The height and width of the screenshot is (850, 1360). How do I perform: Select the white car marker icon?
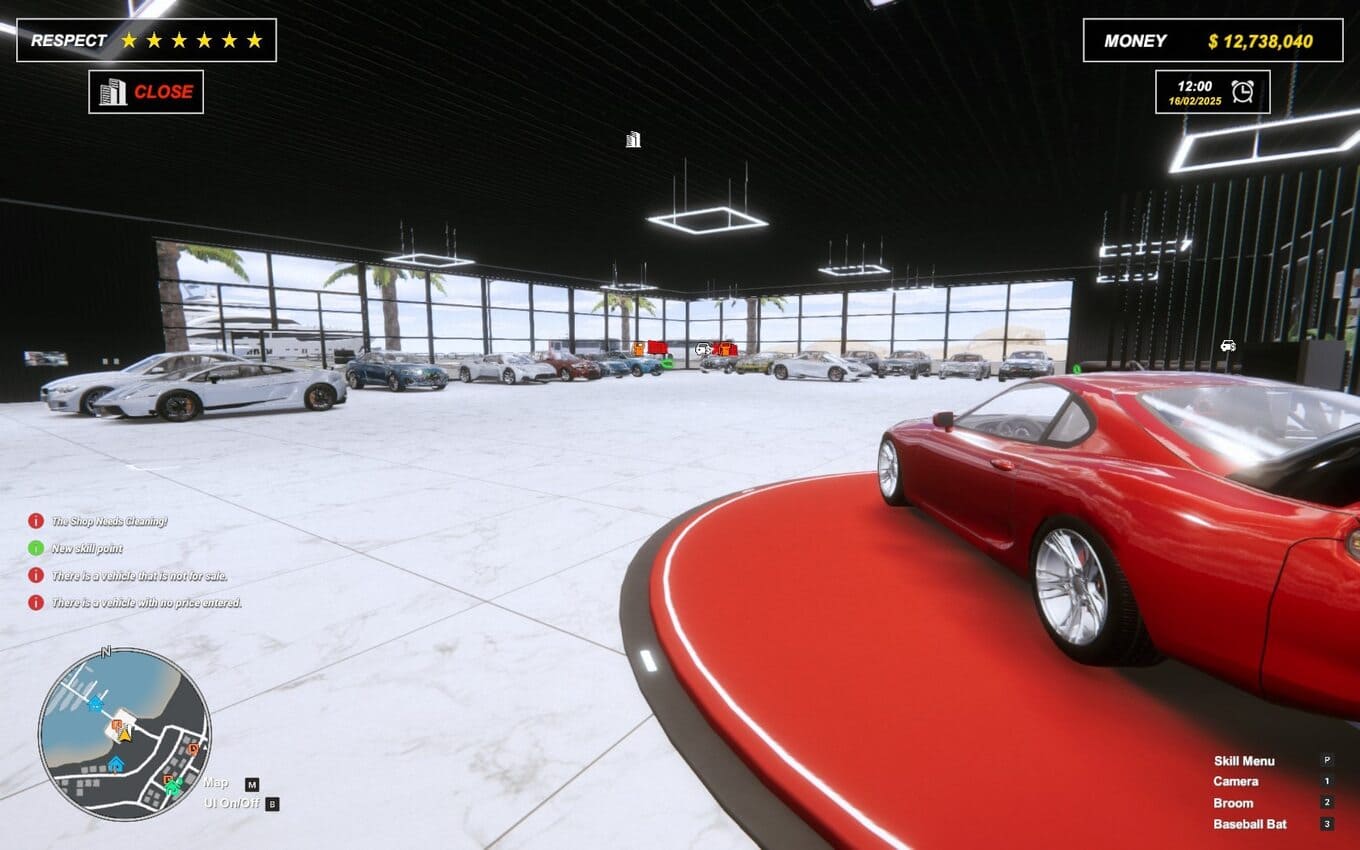point(1228,346)
